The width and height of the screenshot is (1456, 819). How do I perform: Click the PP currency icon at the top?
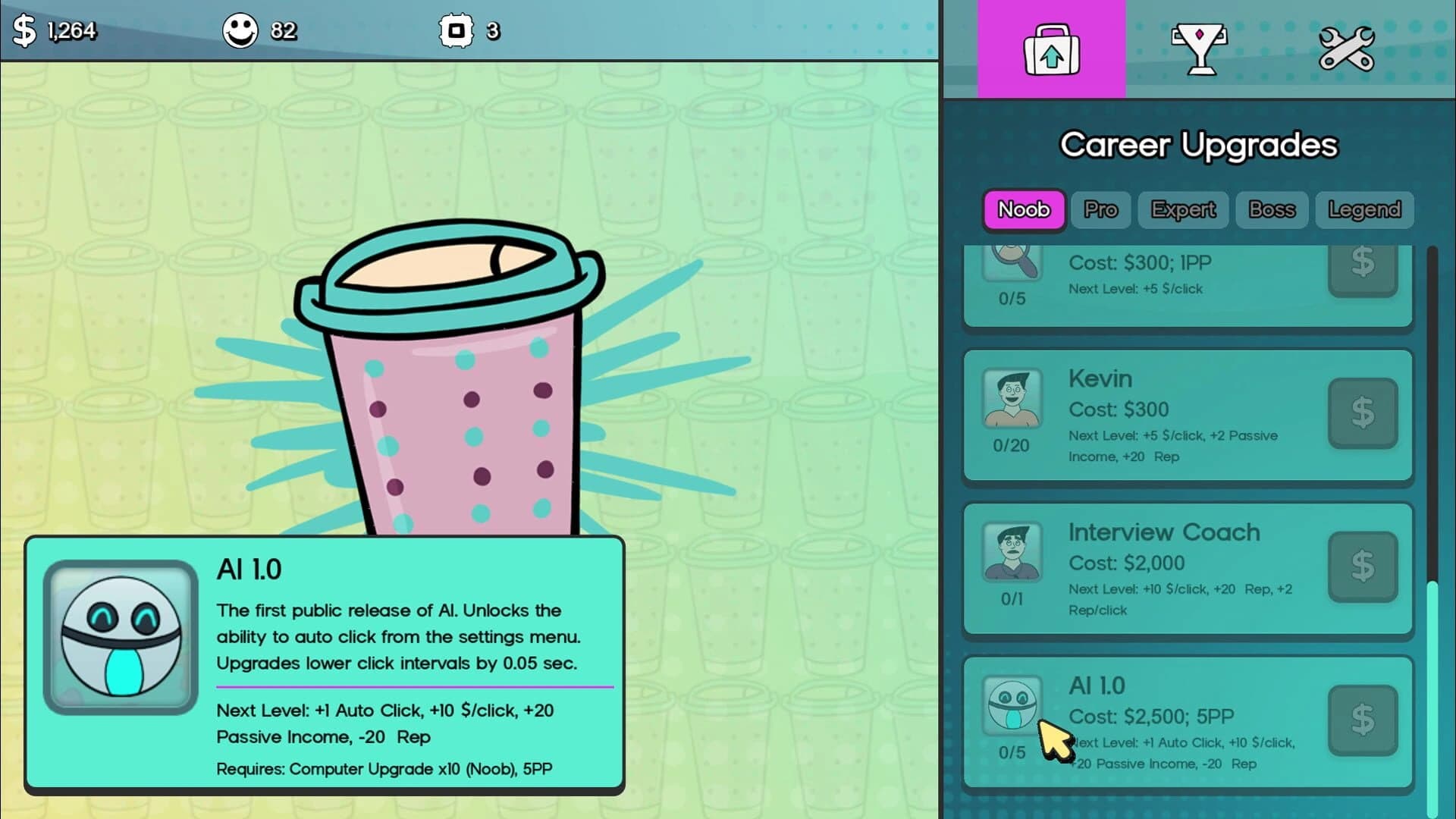click(x=457, y=31)
